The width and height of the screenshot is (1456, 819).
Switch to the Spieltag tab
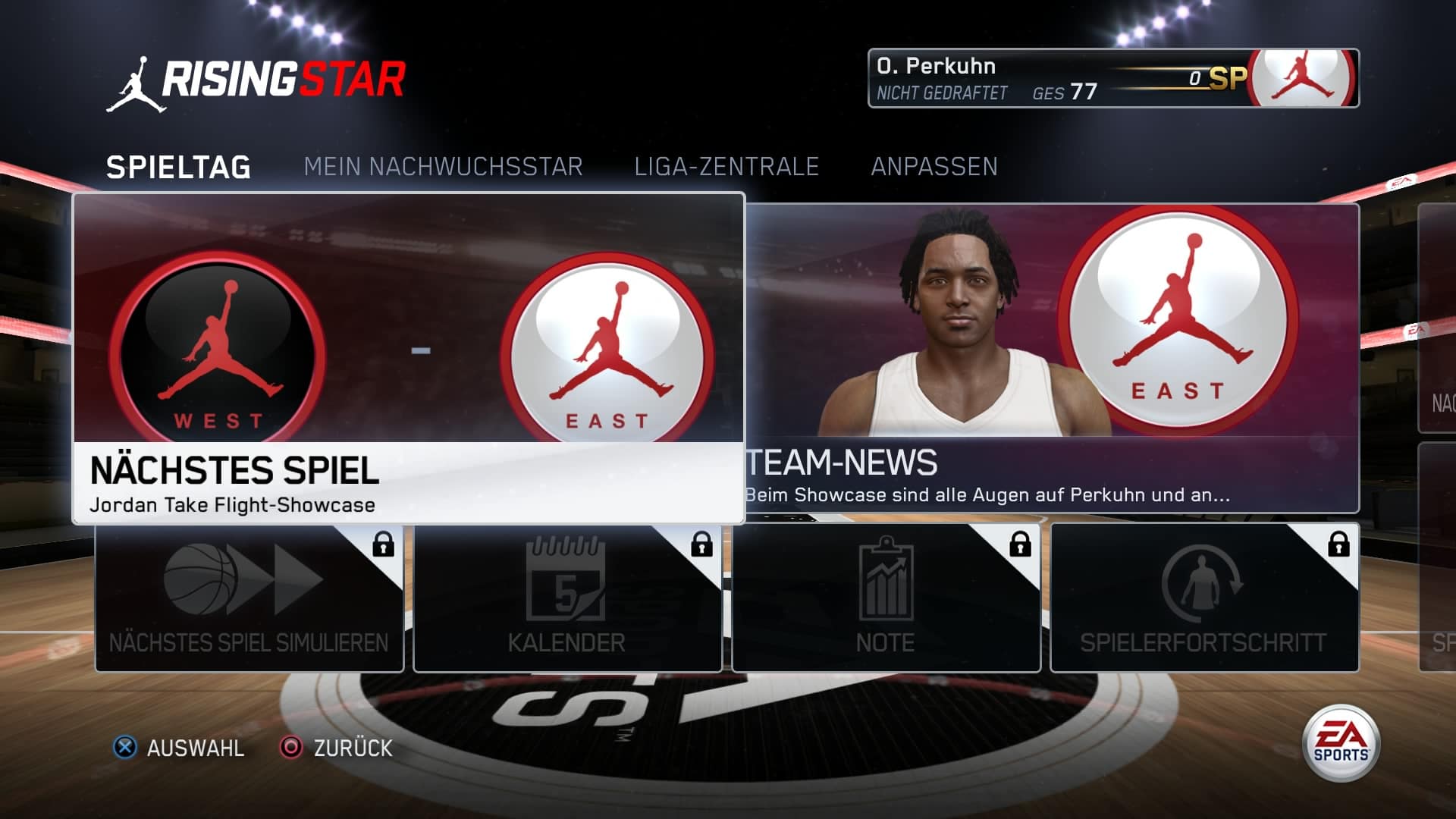tap(178, 167)
